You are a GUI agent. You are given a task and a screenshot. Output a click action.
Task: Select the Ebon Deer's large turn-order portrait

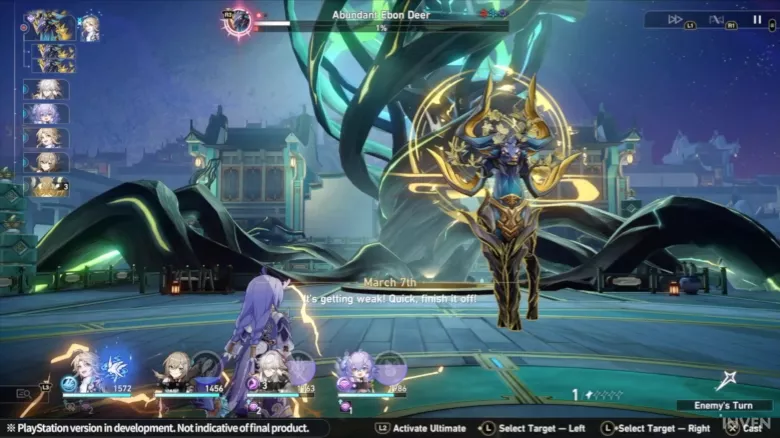pyautogui.click(x=50, y=25)
